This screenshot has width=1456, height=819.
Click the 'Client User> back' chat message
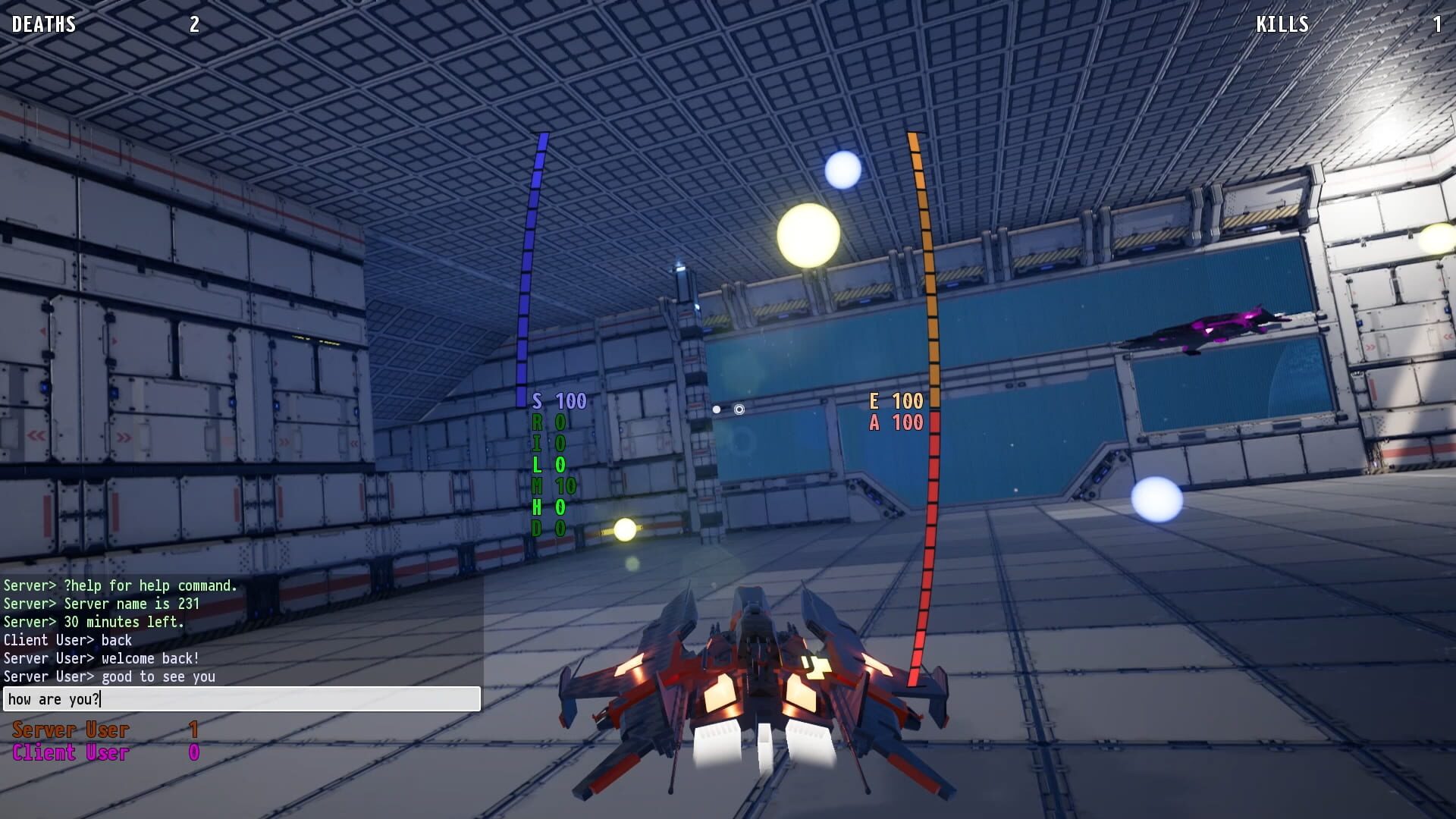(67, 640)
